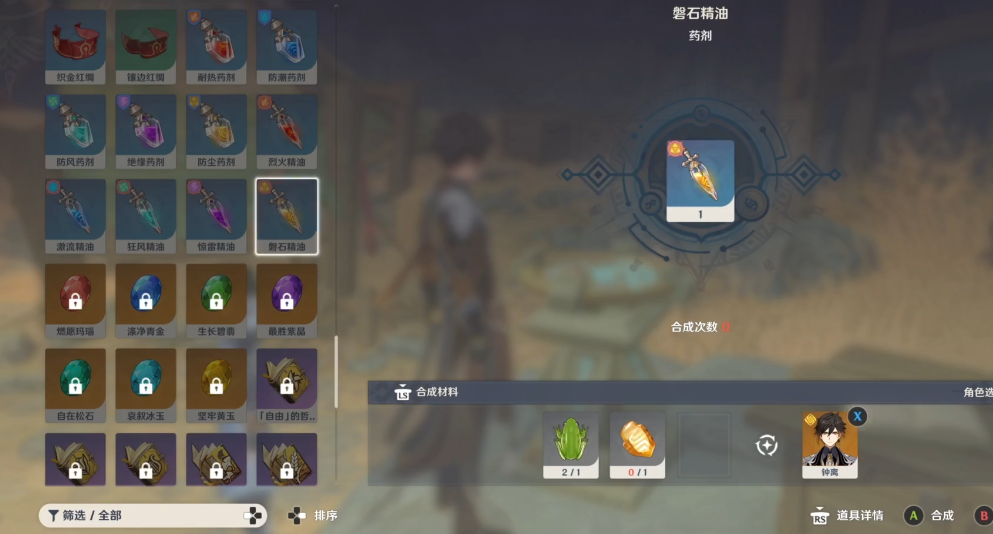
Task: Choose the 镶边红绸 recipe tile
Action: click(x=146, y=44)
